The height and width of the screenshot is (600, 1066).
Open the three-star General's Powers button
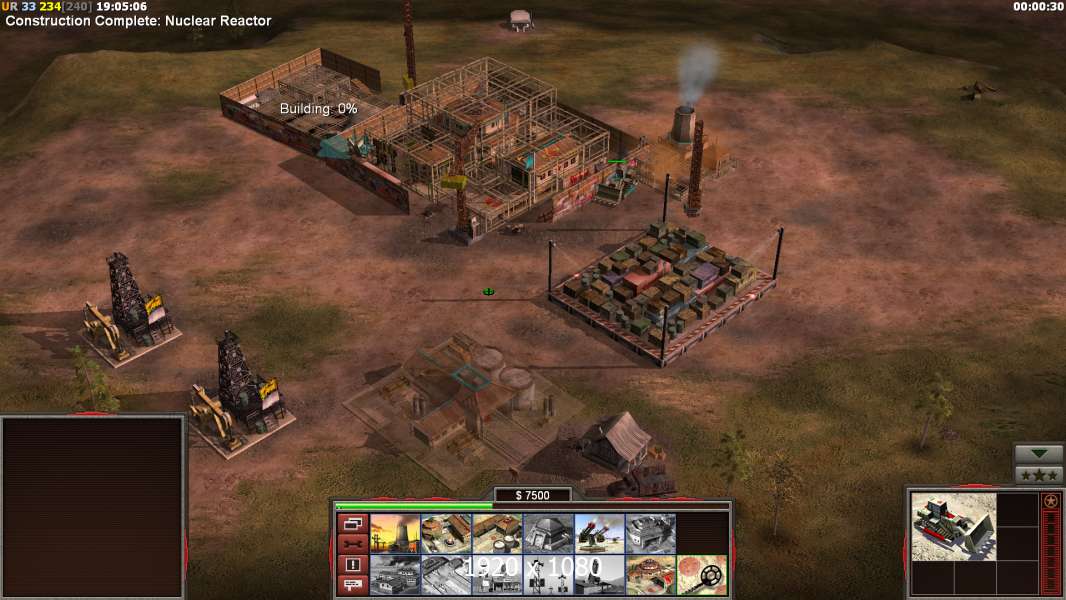tap(1038, 475)
